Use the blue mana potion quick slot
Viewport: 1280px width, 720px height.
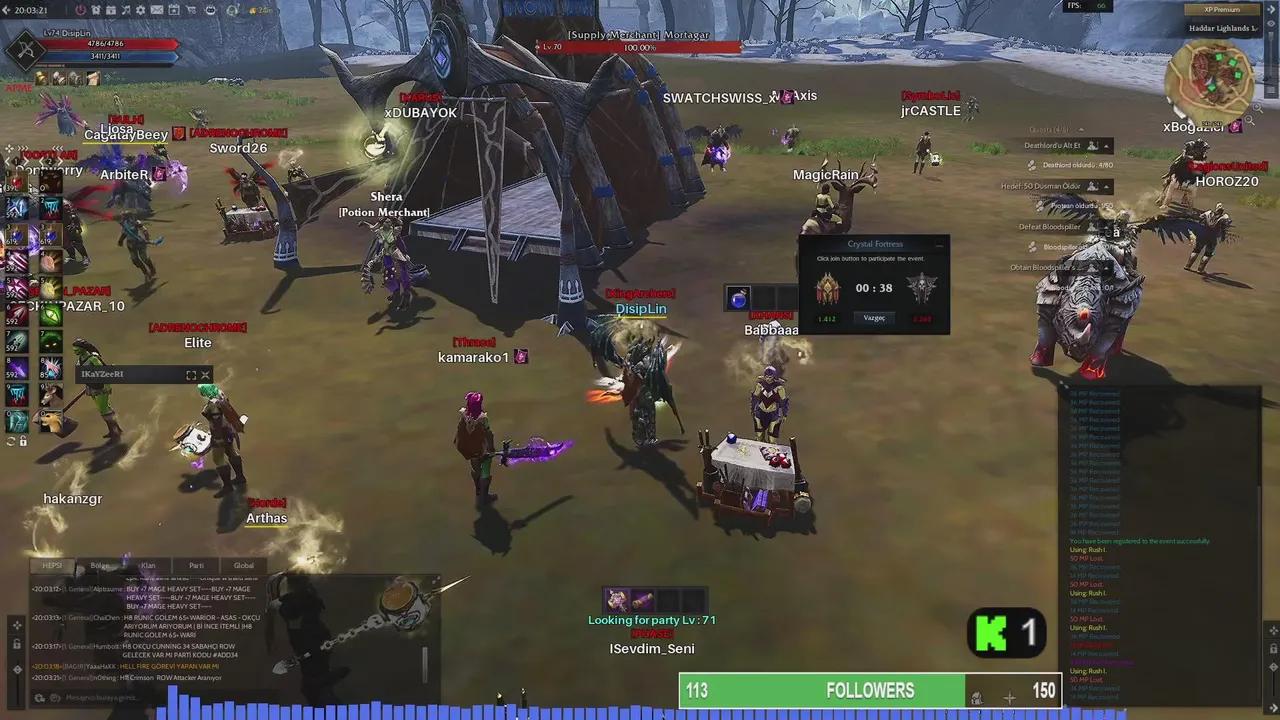[738, 298]
